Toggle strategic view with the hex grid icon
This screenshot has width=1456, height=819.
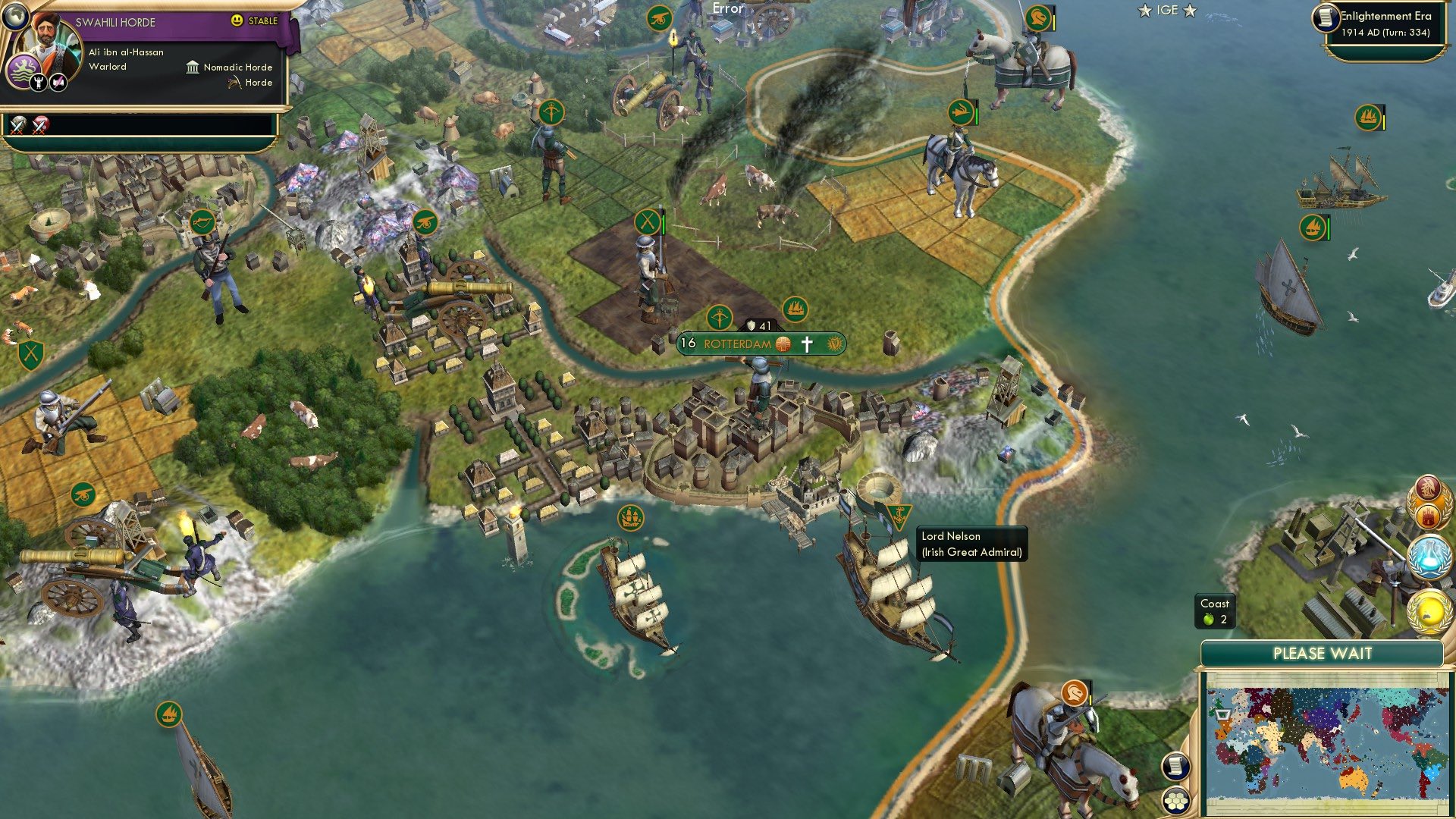coord(1175,799)
